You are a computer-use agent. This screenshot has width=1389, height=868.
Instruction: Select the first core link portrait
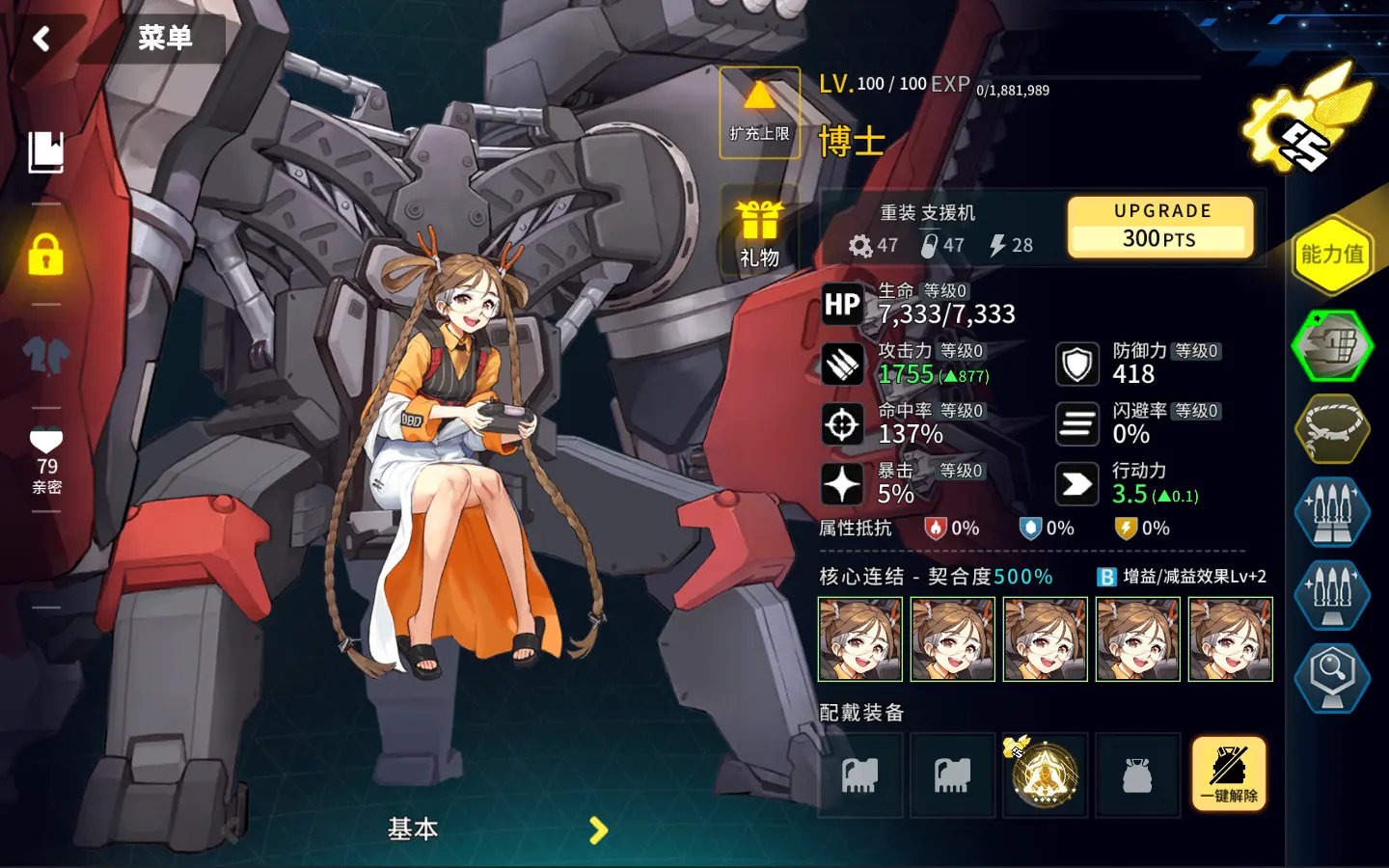click(x=859, y=639)
